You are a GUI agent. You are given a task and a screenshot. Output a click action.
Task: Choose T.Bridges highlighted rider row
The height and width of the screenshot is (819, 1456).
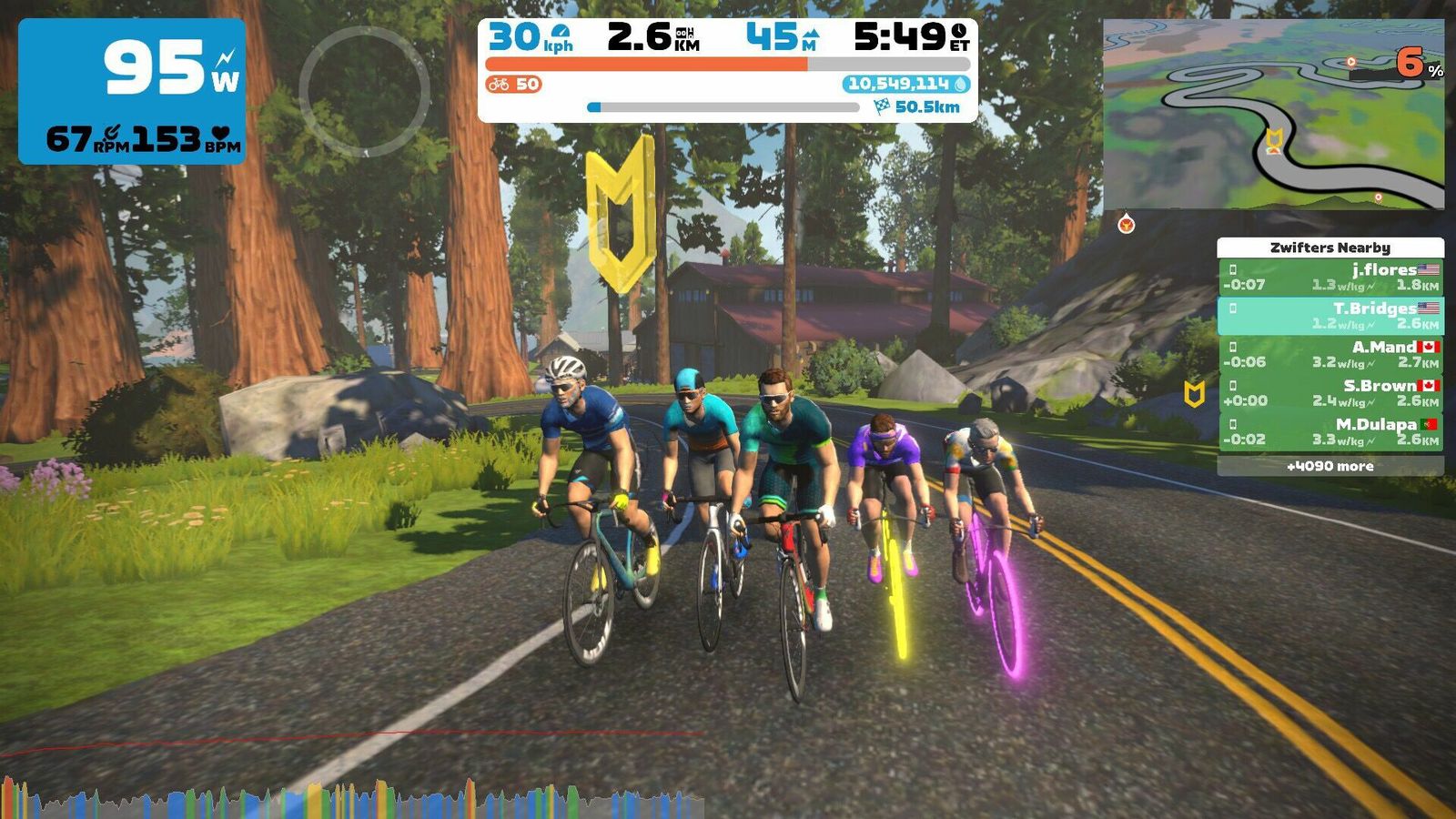(1330, 316)
